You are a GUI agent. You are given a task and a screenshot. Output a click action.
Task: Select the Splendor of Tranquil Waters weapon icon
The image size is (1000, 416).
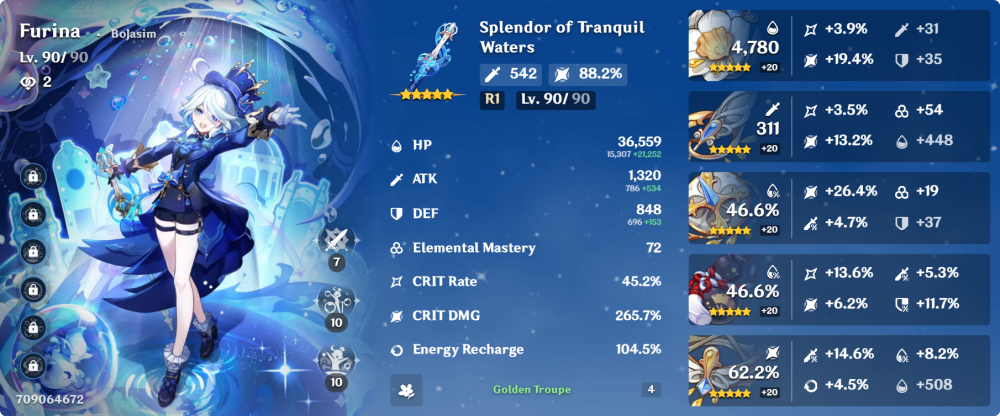pos(433,57)
